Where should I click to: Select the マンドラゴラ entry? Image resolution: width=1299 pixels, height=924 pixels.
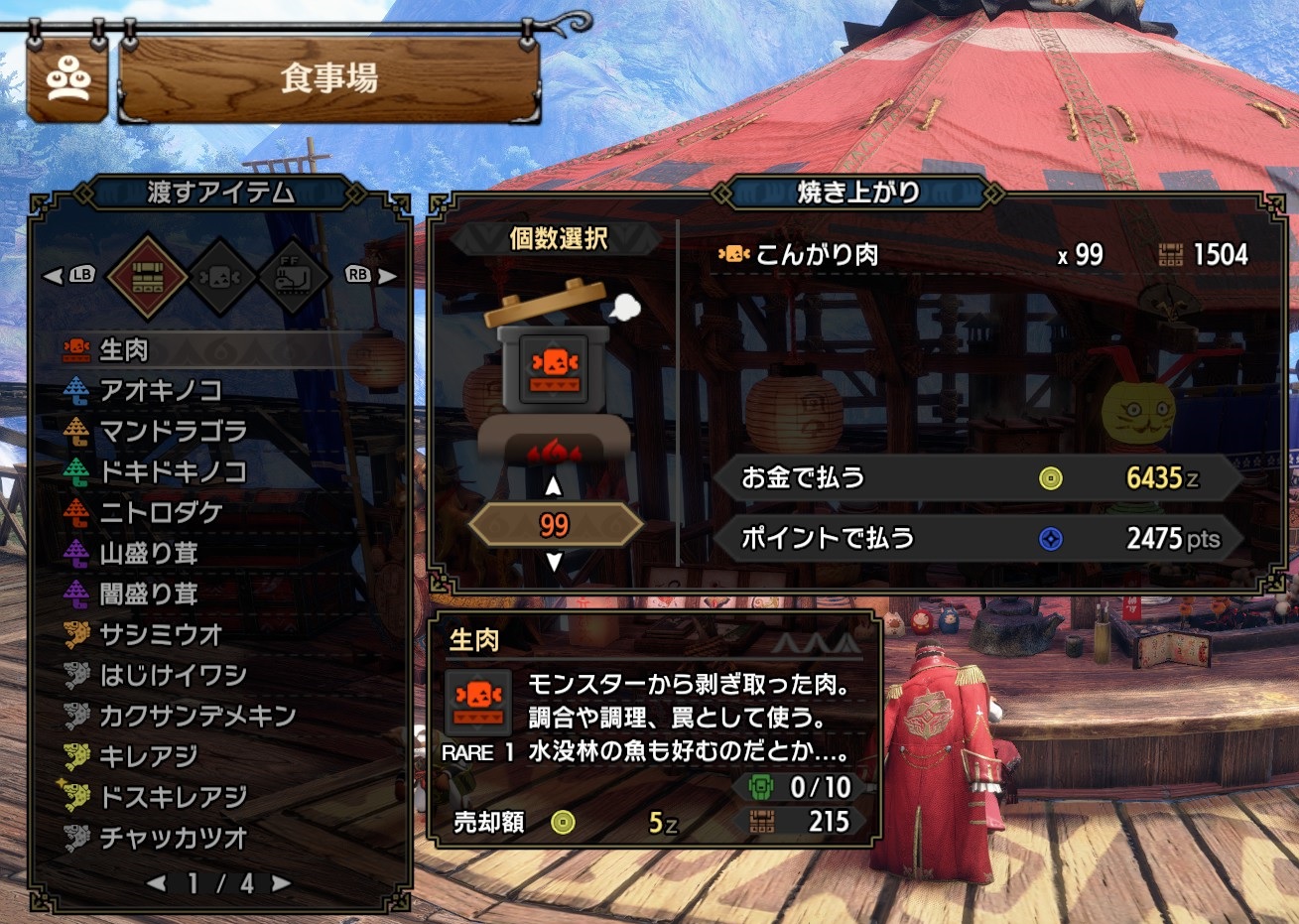point(172,431)
